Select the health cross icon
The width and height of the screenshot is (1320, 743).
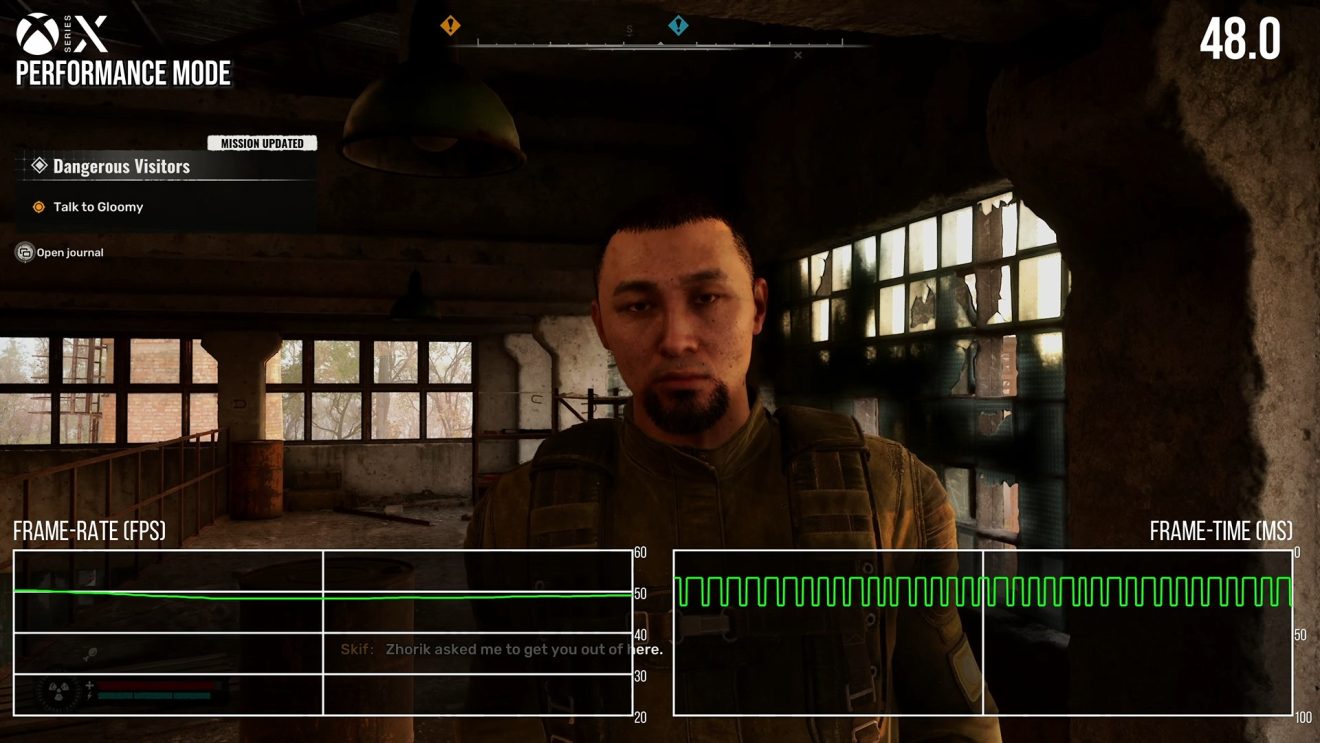coord(89,684)
